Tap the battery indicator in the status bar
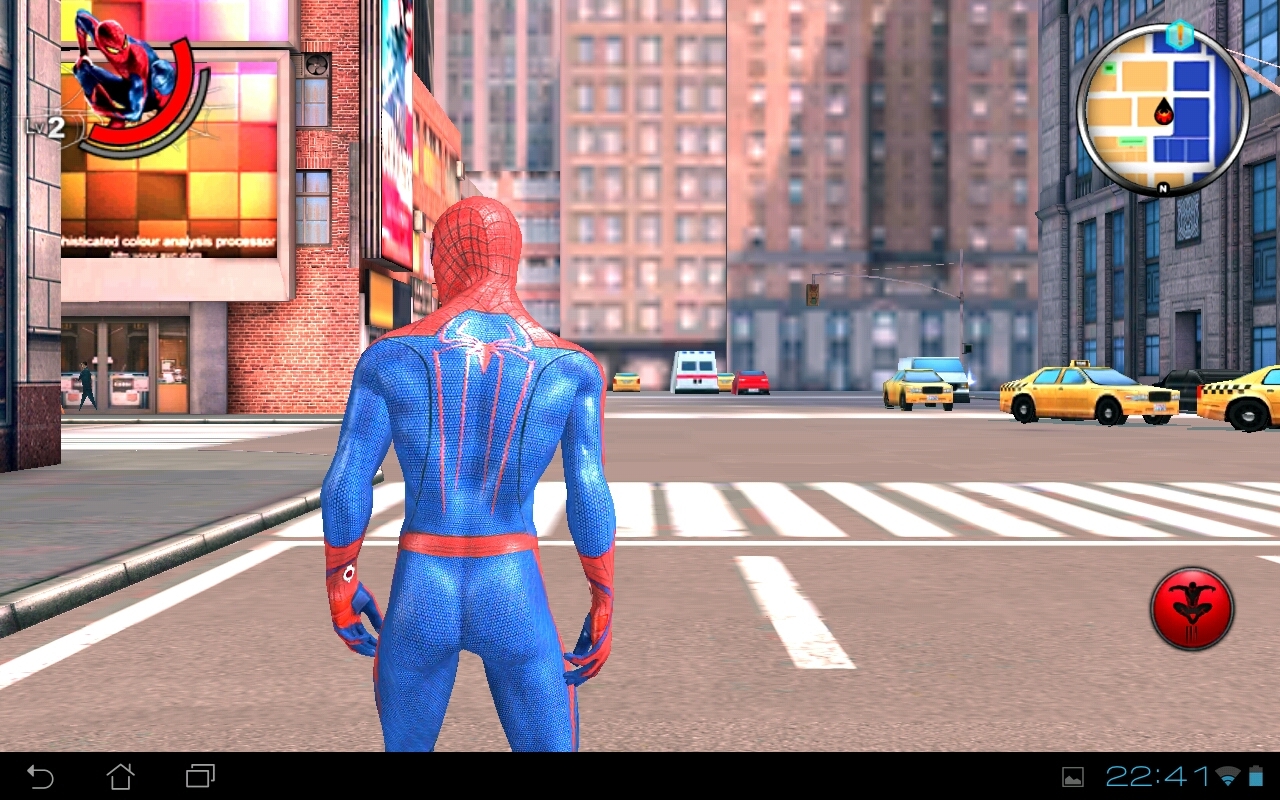Image resolution: width=1280 pixels, height=800 pixels. pos(1254,776)
